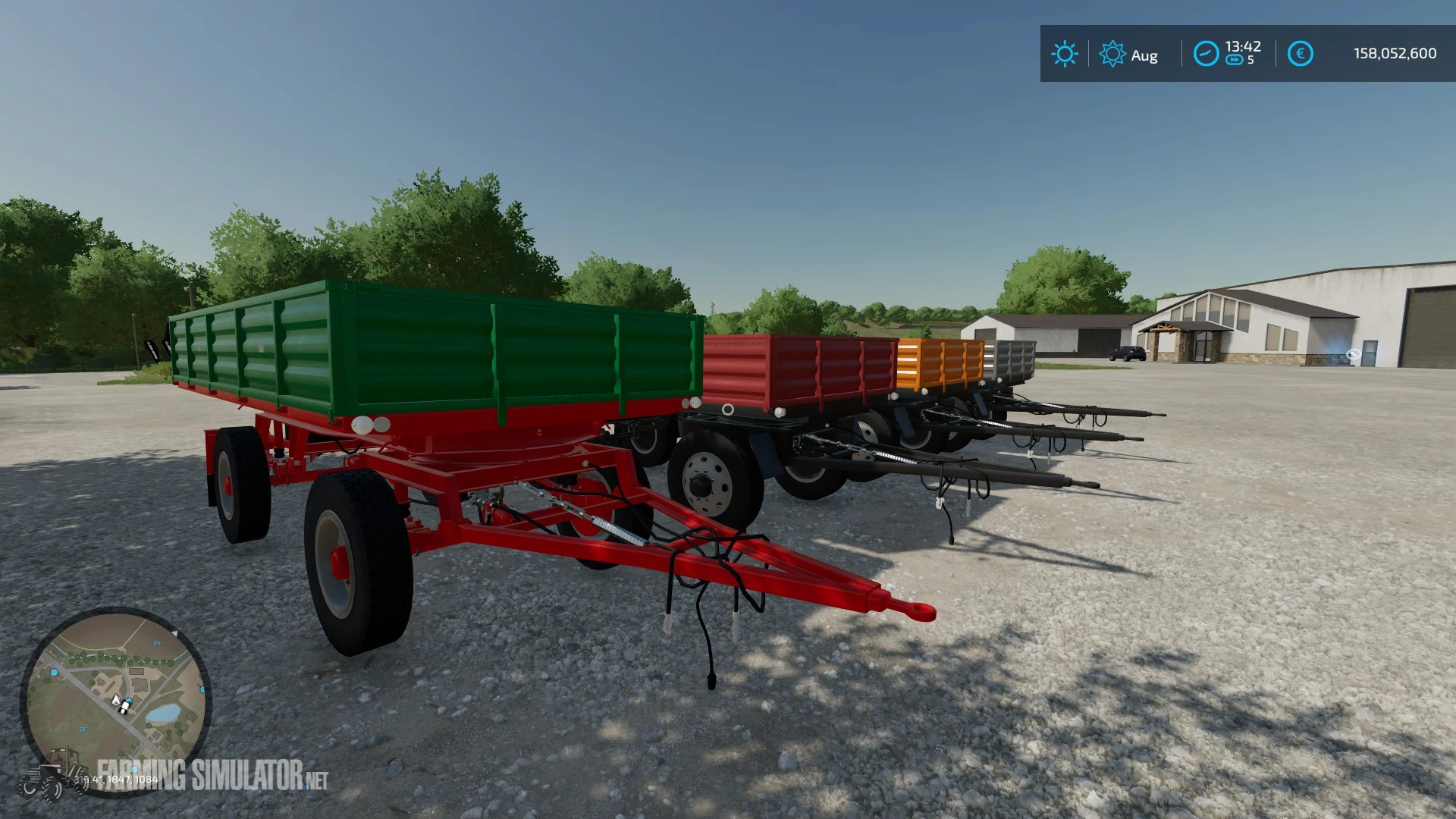The width and height of the screenshot is (1456, 819).
Task: Click field number 34 on the minimap
Action: (x=158, y=643)
